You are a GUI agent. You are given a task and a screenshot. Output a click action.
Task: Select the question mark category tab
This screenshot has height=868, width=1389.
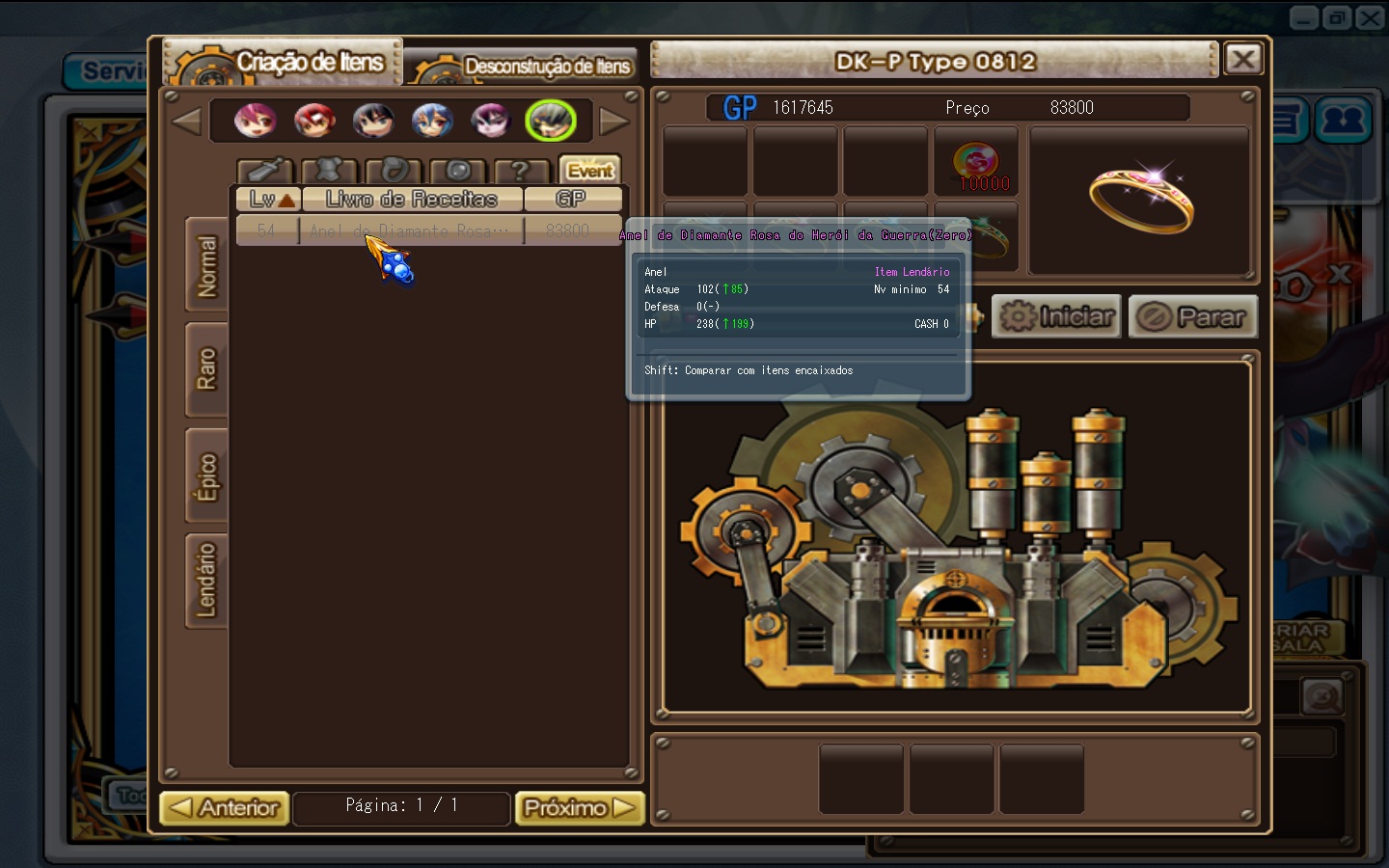[520, 171]
